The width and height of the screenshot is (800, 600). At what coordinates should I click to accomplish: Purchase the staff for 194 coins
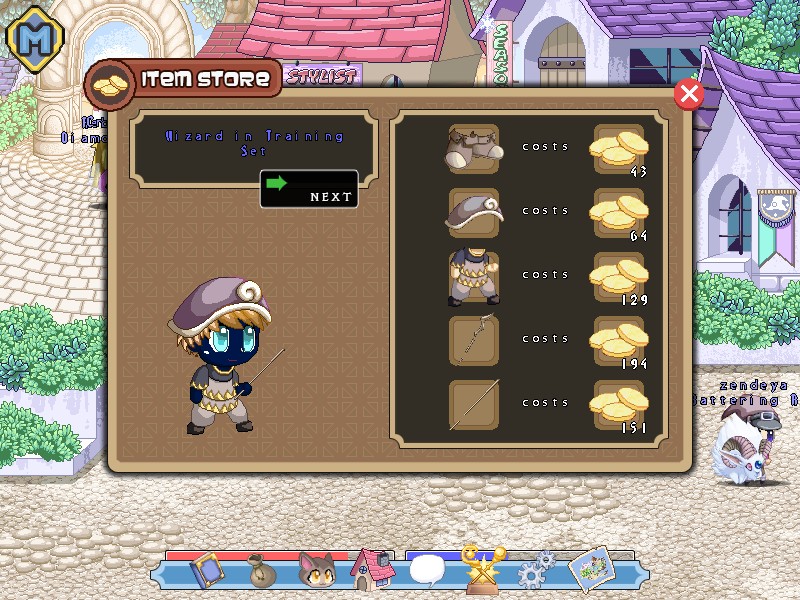(619, 341)
